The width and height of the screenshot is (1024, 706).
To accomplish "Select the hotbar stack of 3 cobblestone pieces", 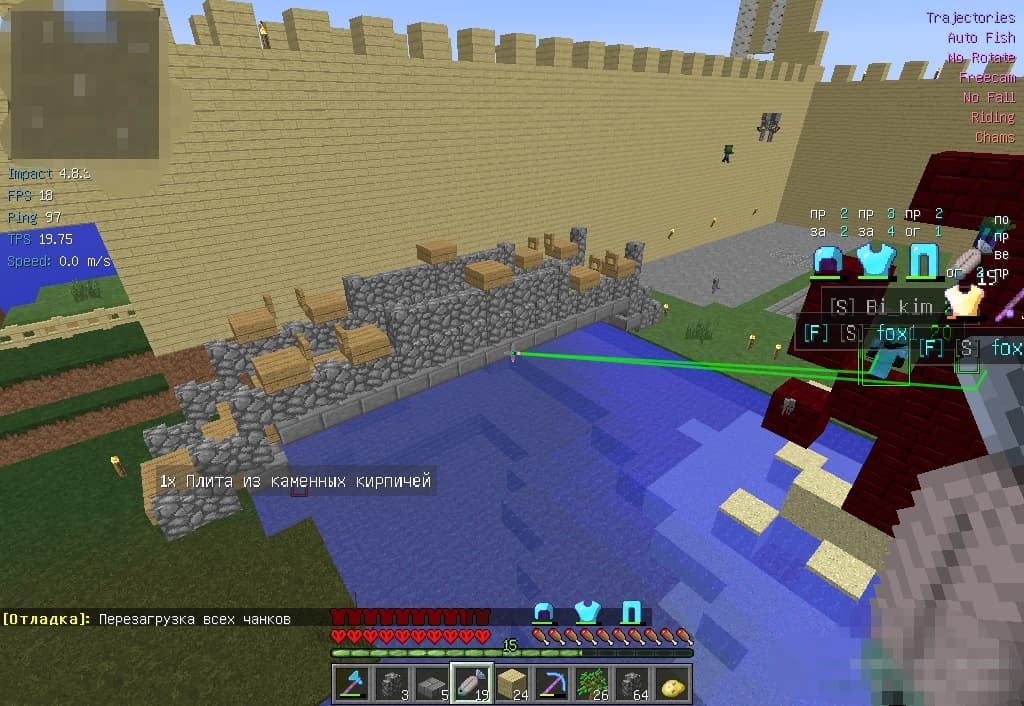I will point(390,683).
